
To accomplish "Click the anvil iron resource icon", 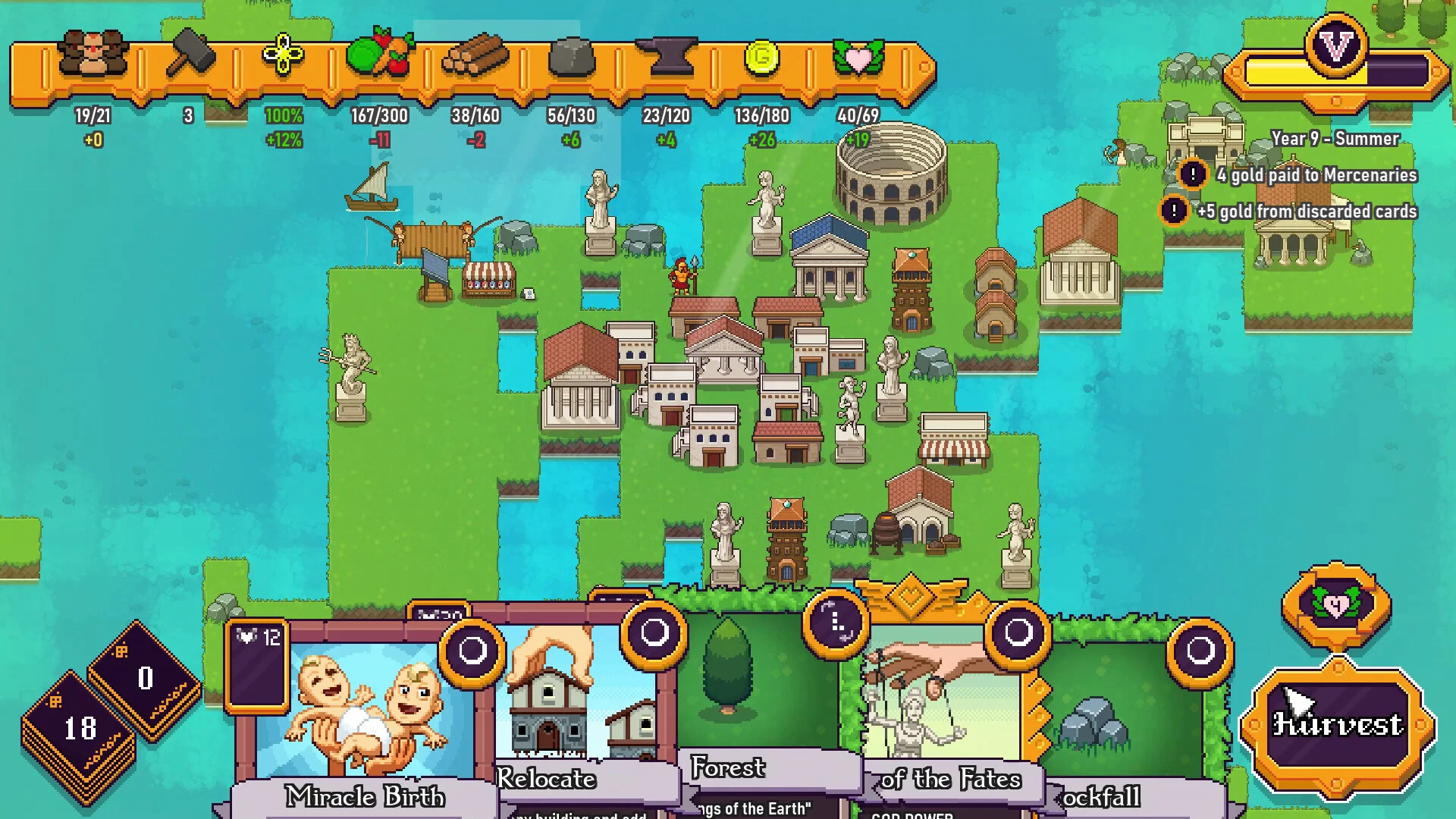I will (x=667, y=56).
